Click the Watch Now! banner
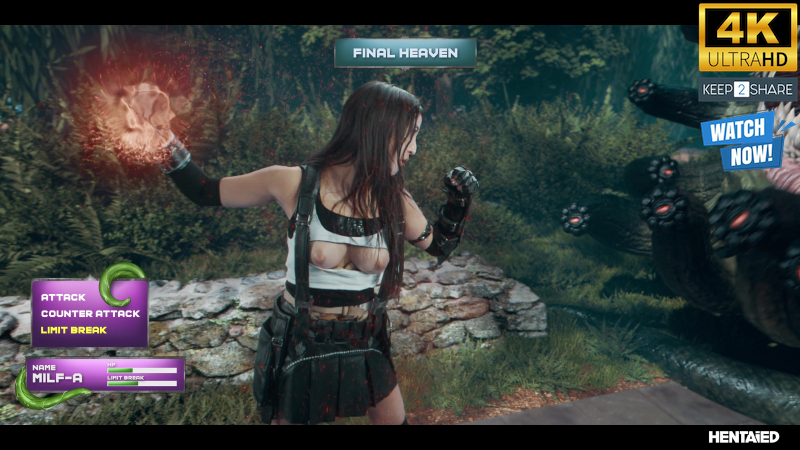 [x=740, y=141]
